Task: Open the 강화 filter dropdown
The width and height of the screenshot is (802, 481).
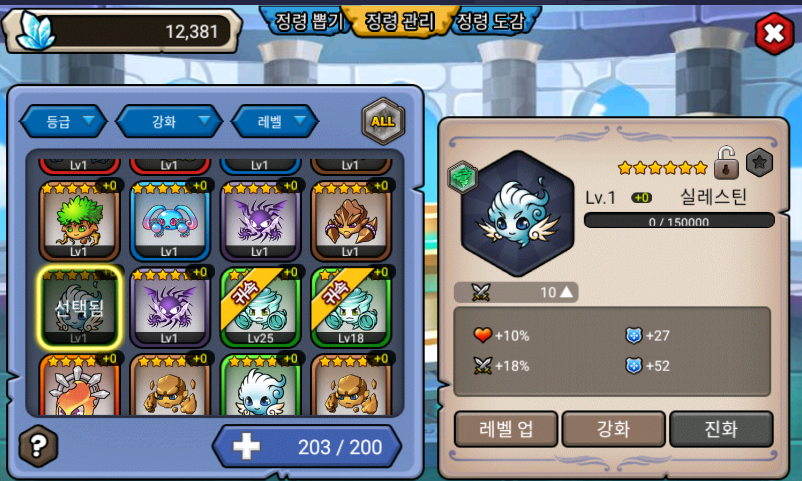Action: click(168, 121)
